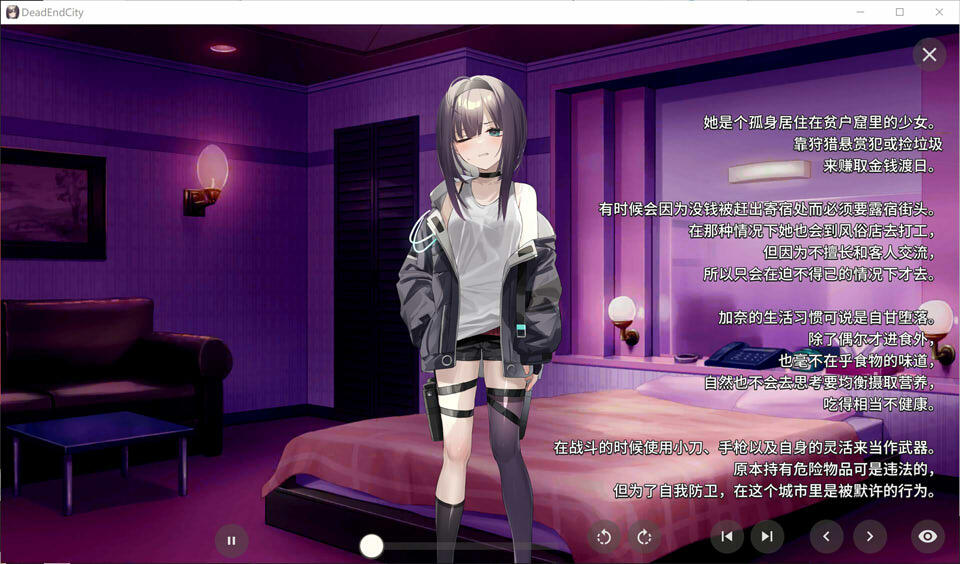Click the playback progress slider knob

tap(372, 545)
